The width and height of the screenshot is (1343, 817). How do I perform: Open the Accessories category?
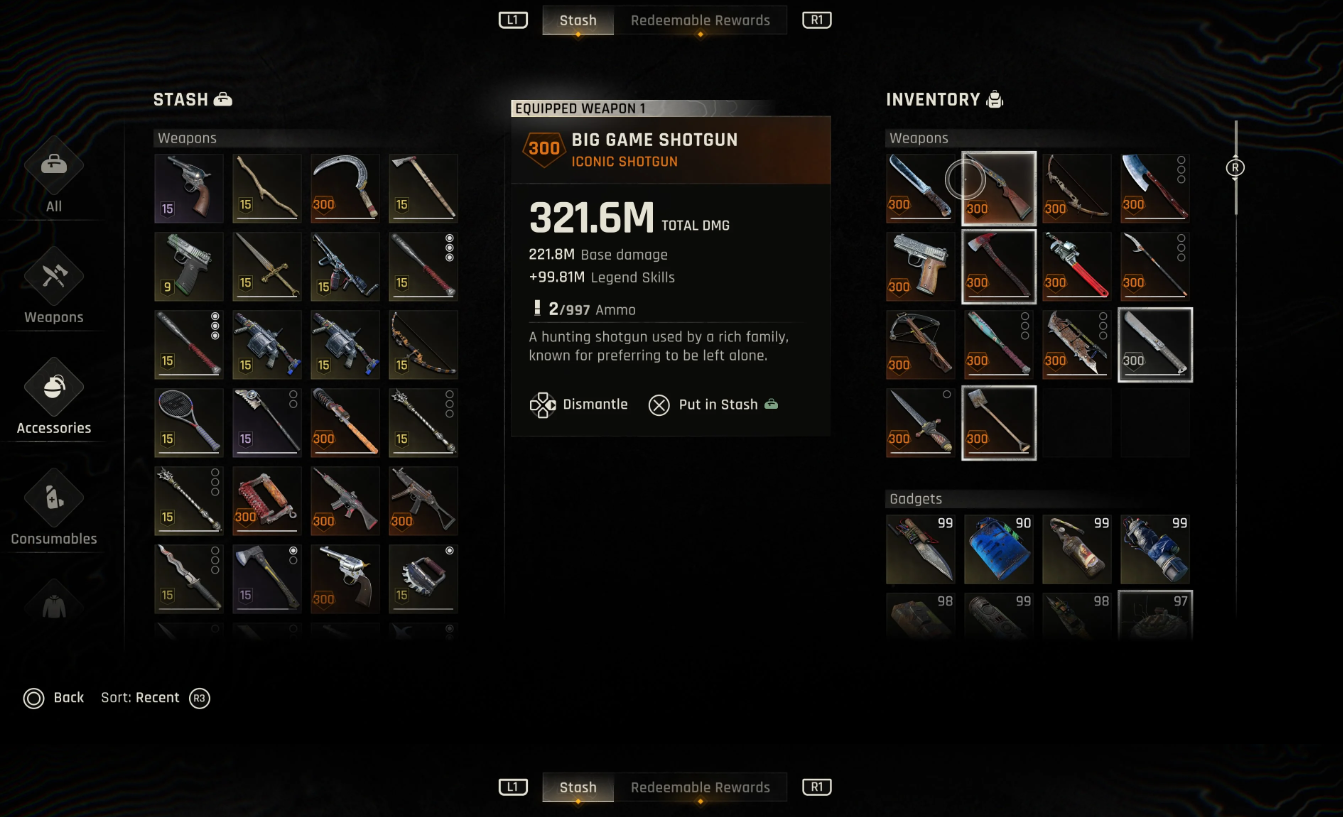[54, 396]
